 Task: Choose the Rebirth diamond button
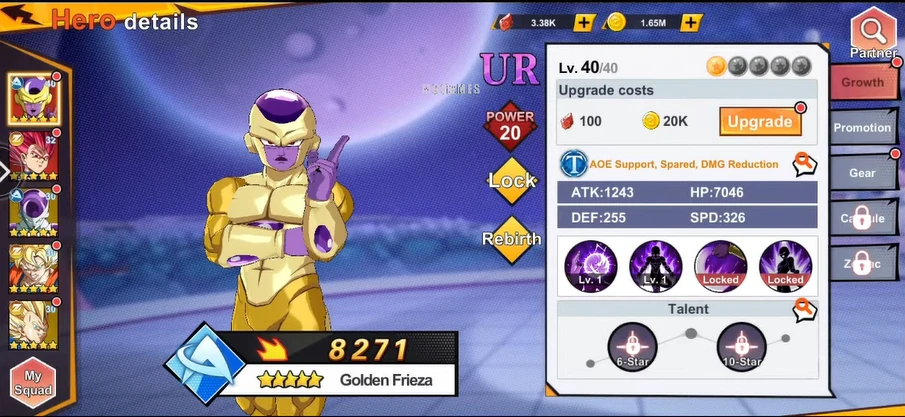(512, 239)
